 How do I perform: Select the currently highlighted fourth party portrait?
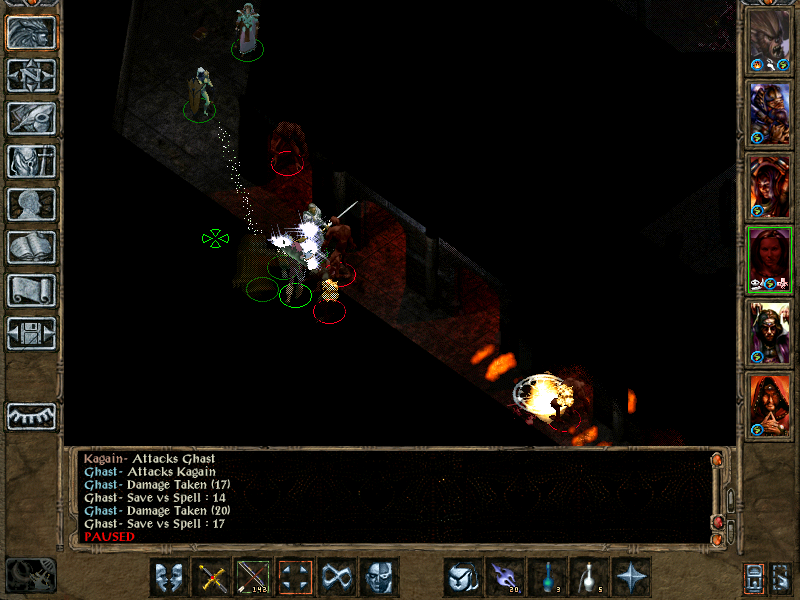click(771, 259)
